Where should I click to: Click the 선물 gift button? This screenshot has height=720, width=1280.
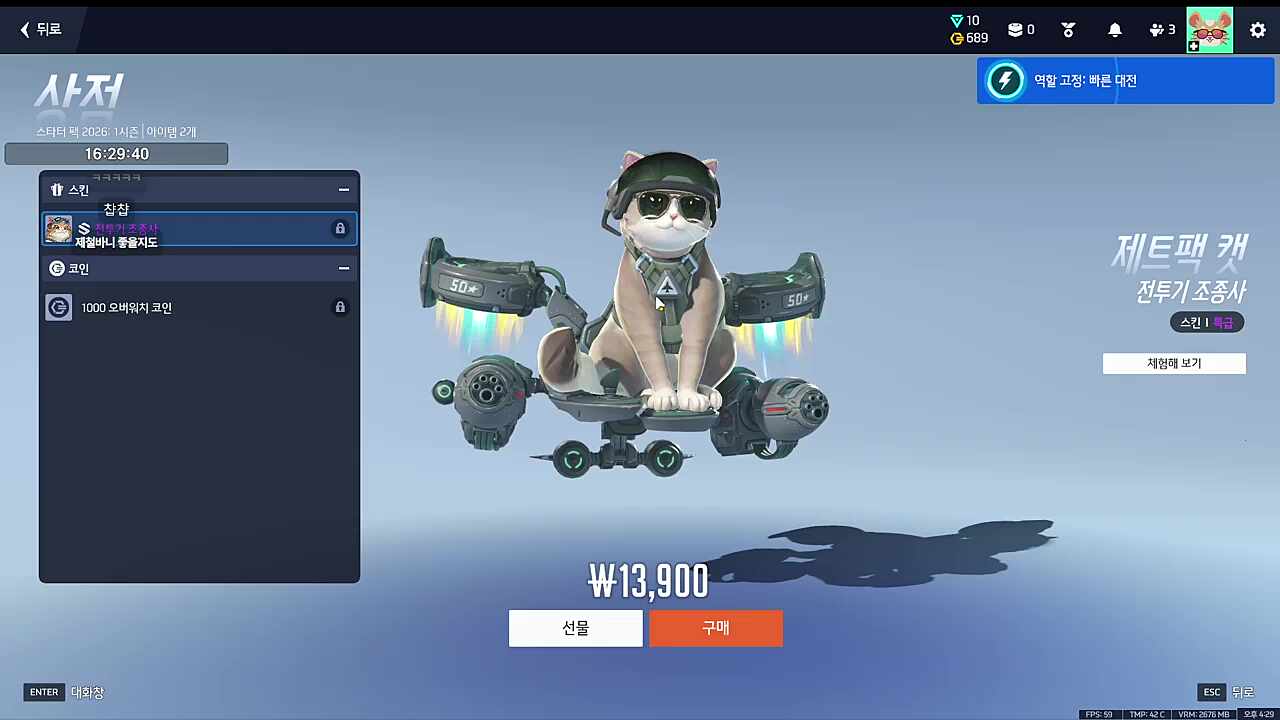575,628
